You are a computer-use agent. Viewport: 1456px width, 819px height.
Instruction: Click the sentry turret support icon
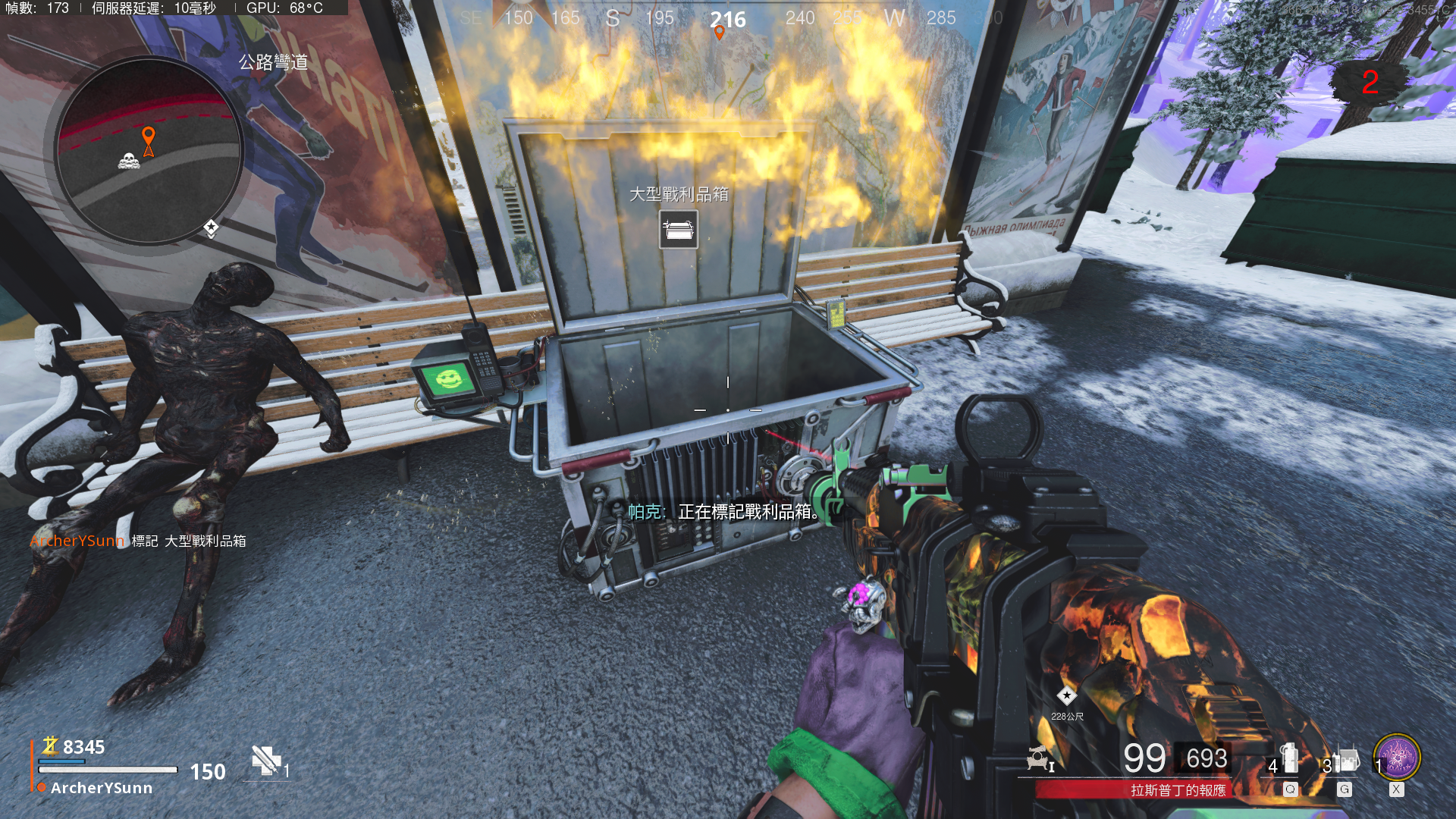pos(1038,758)
